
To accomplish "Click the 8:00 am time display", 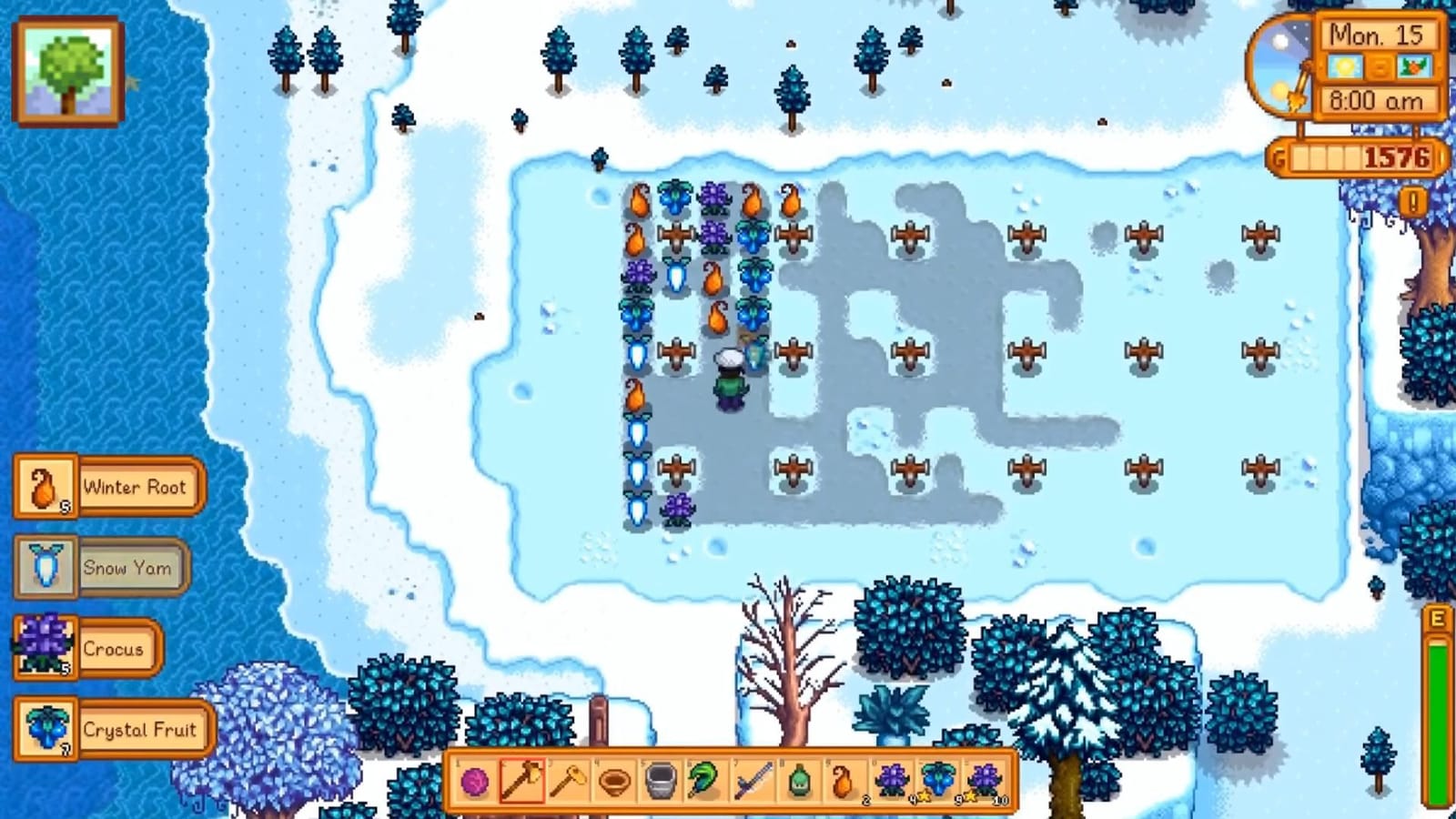I will pos(1376,102).
